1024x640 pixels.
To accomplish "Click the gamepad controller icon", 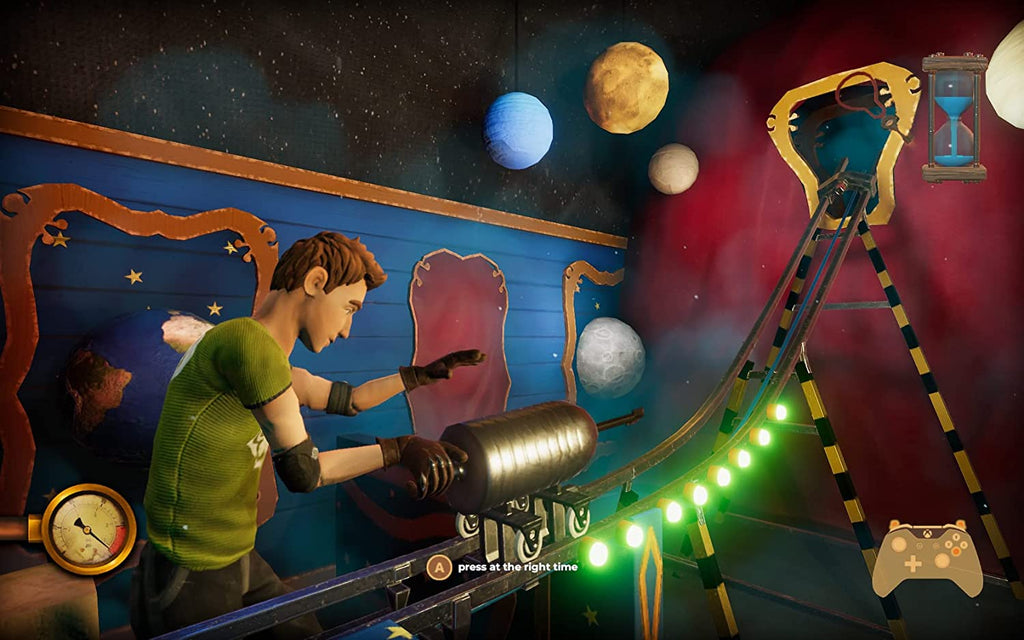I will 927,557.
